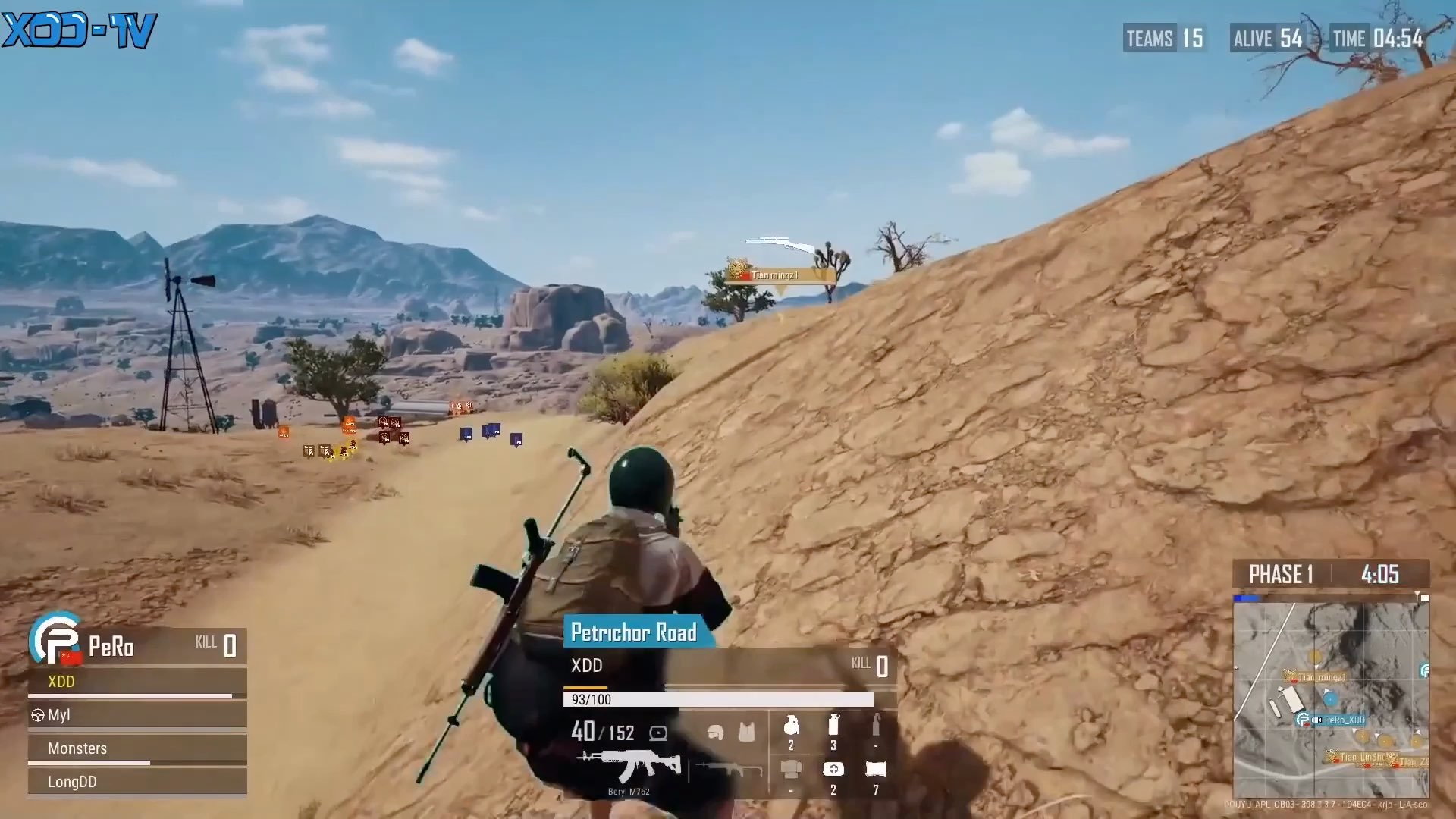Select the dimmed secondary weapon slot
This screenshot has width=1456, height=819.
(729, 769)
